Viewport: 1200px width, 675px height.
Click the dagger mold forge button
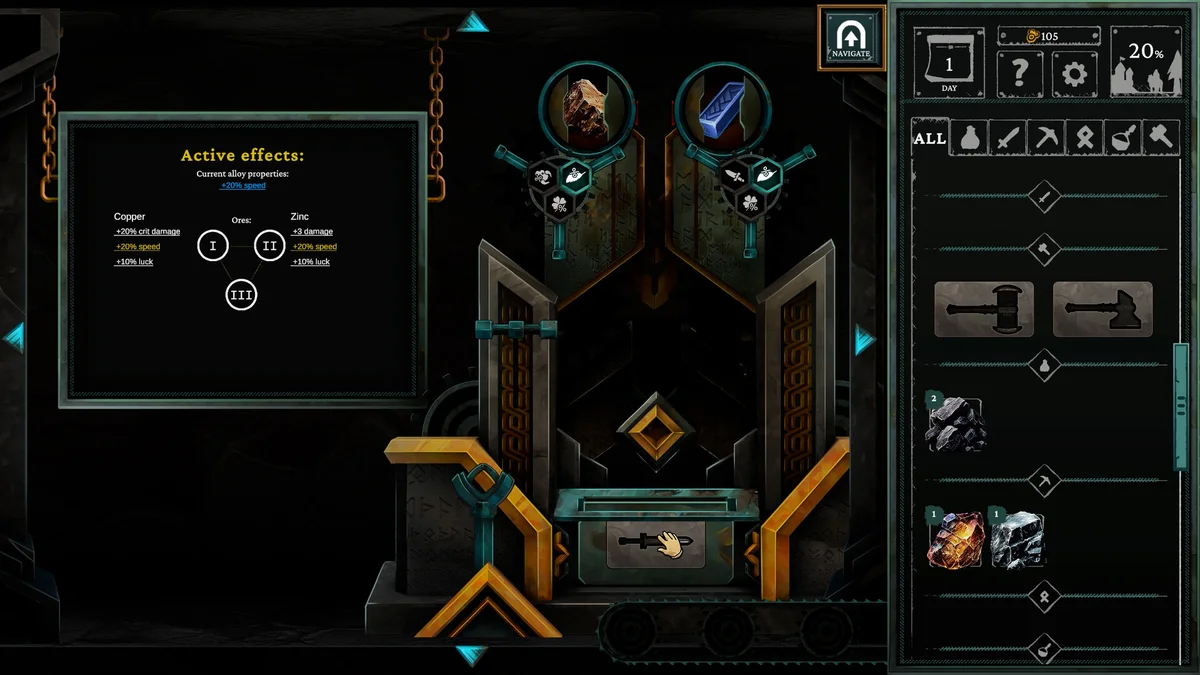pyautogui.click(x=656, y=543)
